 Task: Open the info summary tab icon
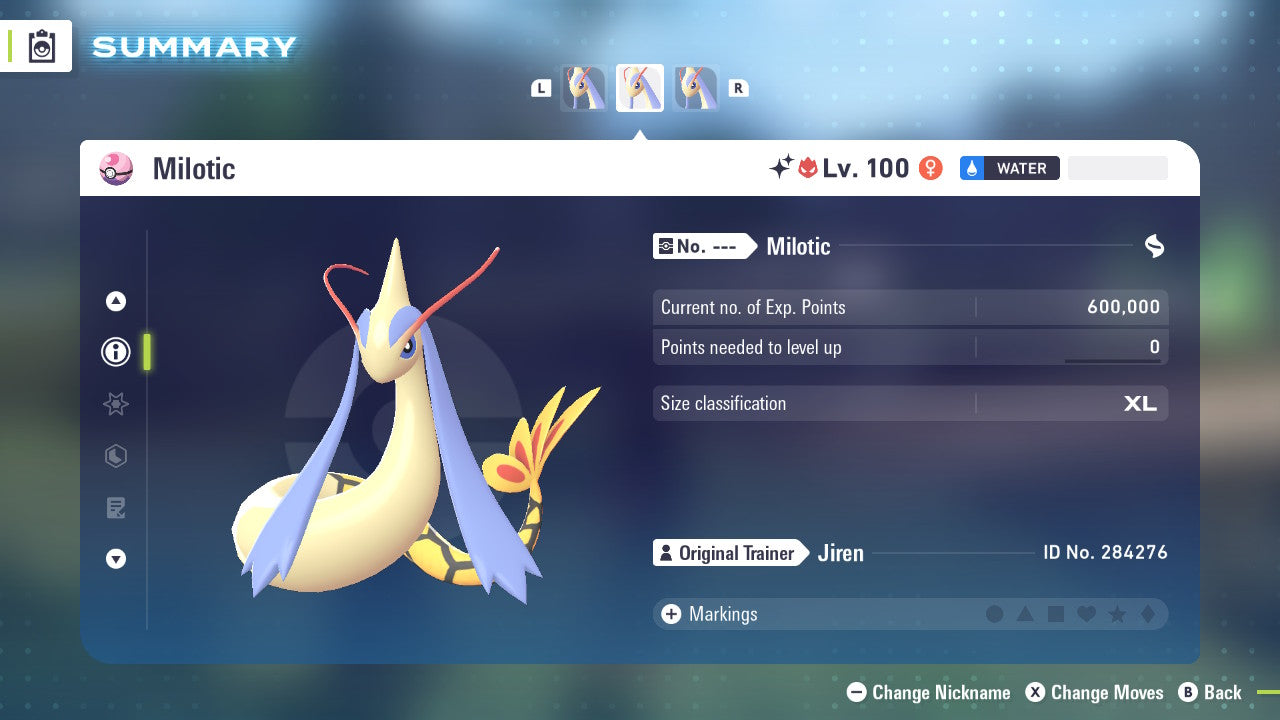116,352
